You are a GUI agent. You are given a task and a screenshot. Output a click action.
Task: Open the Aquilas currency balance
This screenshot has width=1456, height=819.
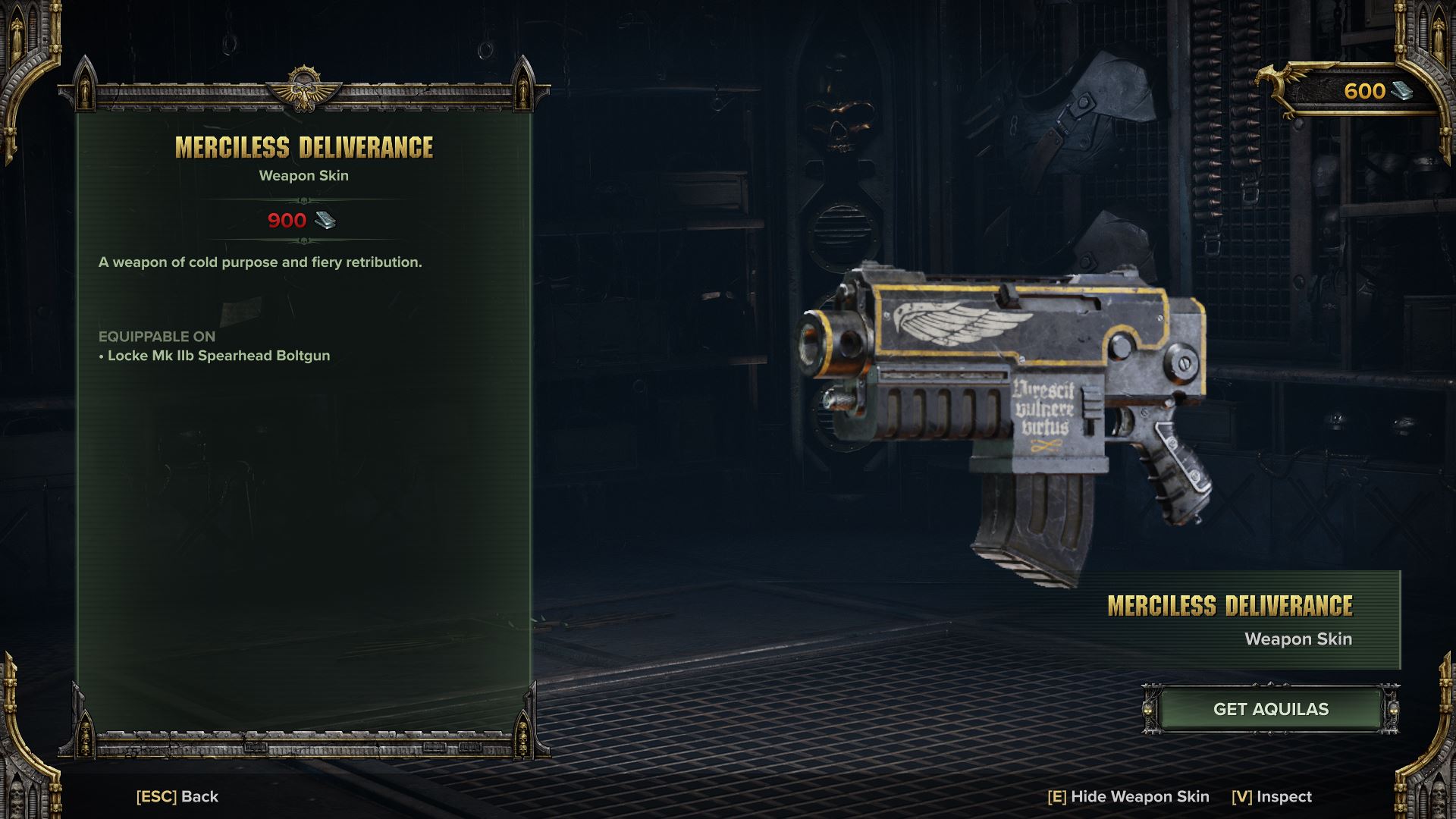(1365, 91)
